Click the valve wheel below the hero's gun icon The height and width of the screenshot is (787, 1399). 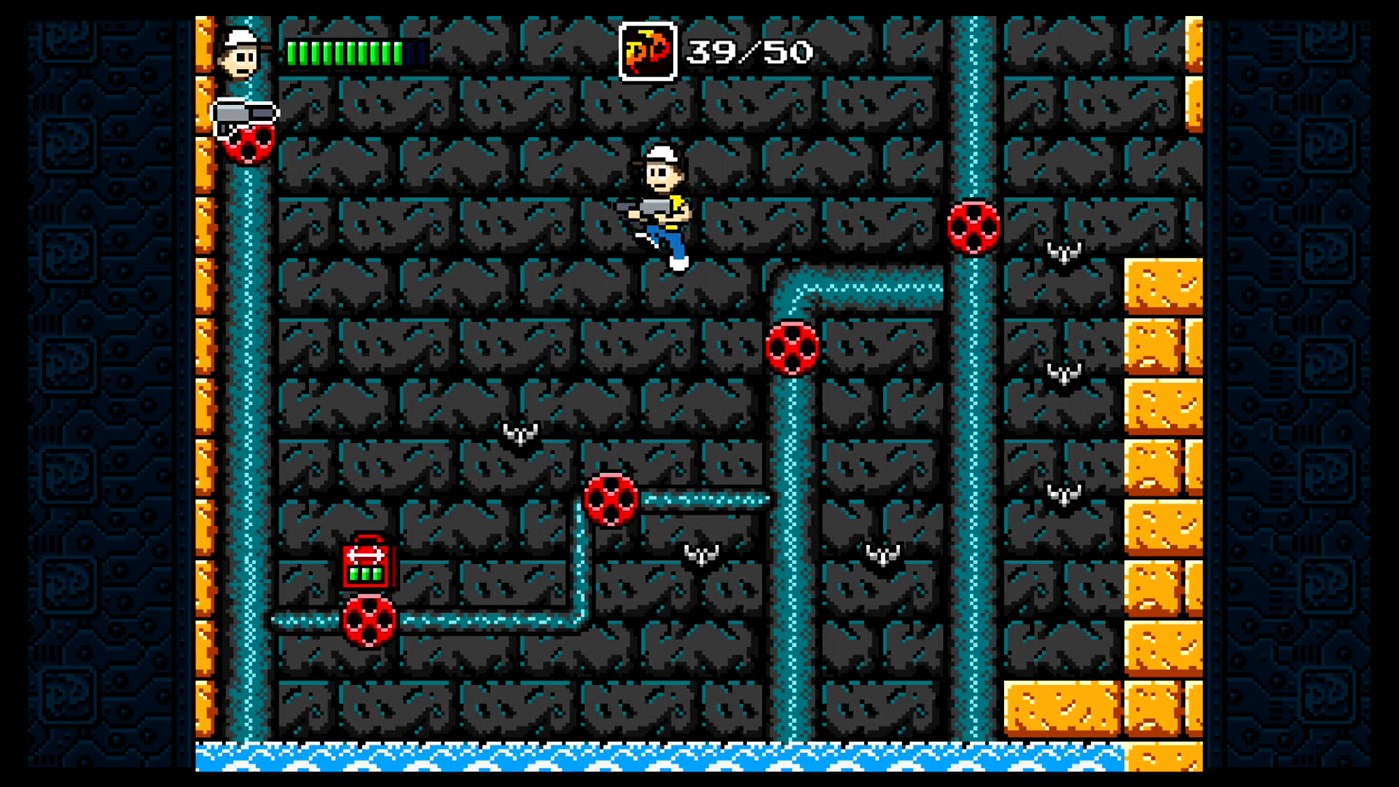click(x=248, y=143)
